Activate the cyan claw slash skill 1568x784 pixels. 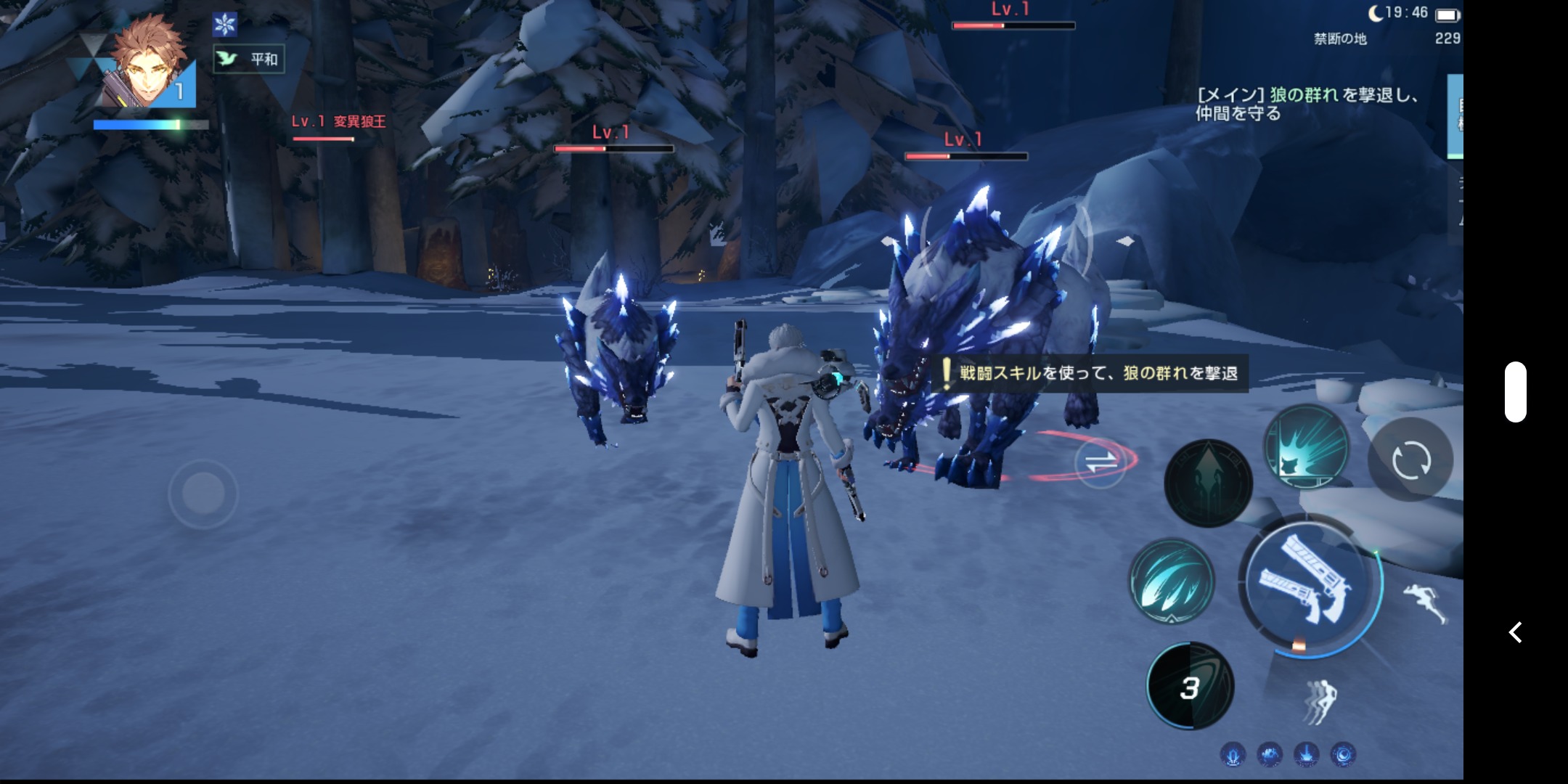click(x=1171, y=581)
